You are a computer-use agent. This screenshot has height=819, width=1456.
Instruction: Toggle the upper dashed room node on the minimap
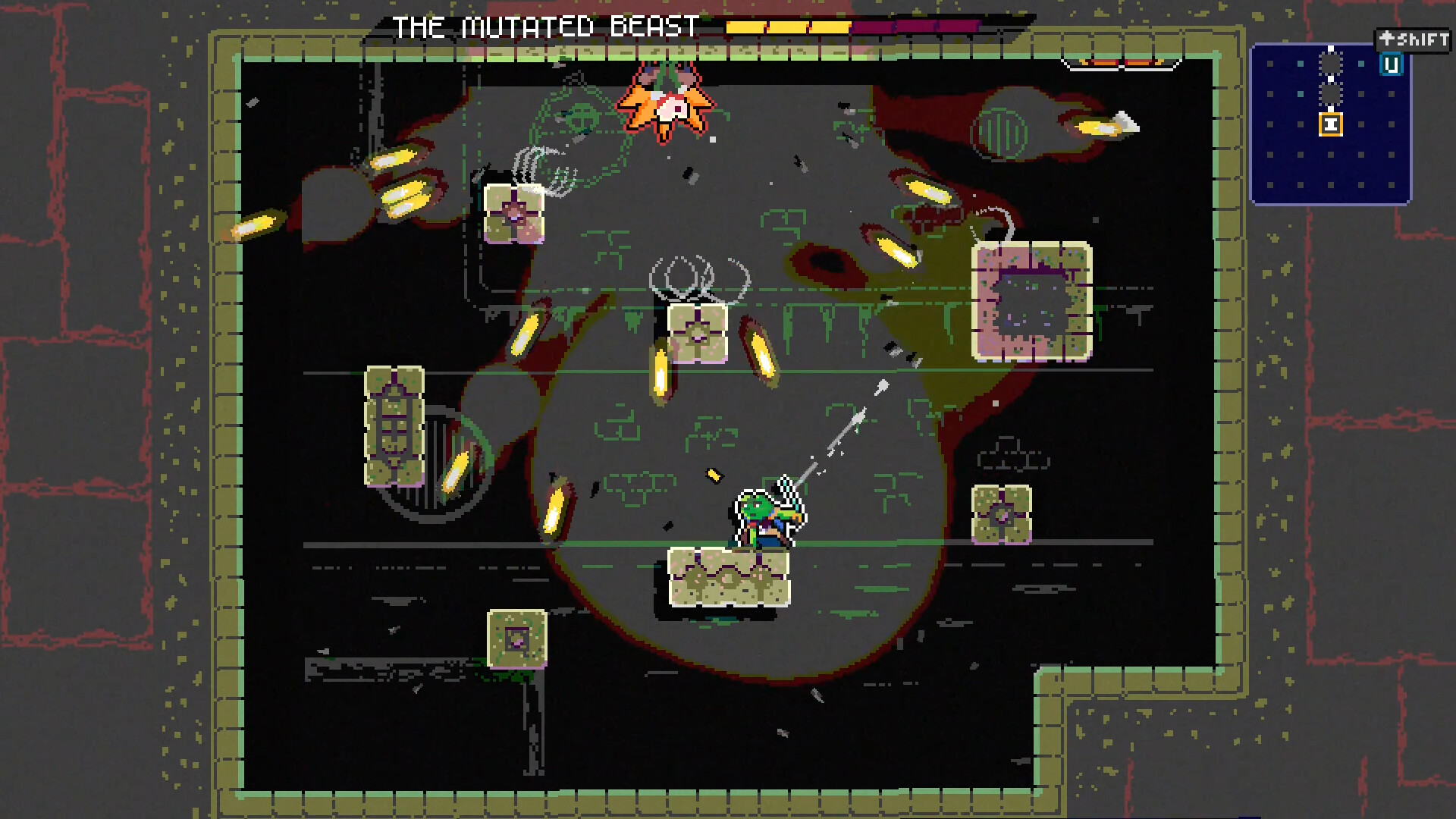click(x=1331, y=63)
